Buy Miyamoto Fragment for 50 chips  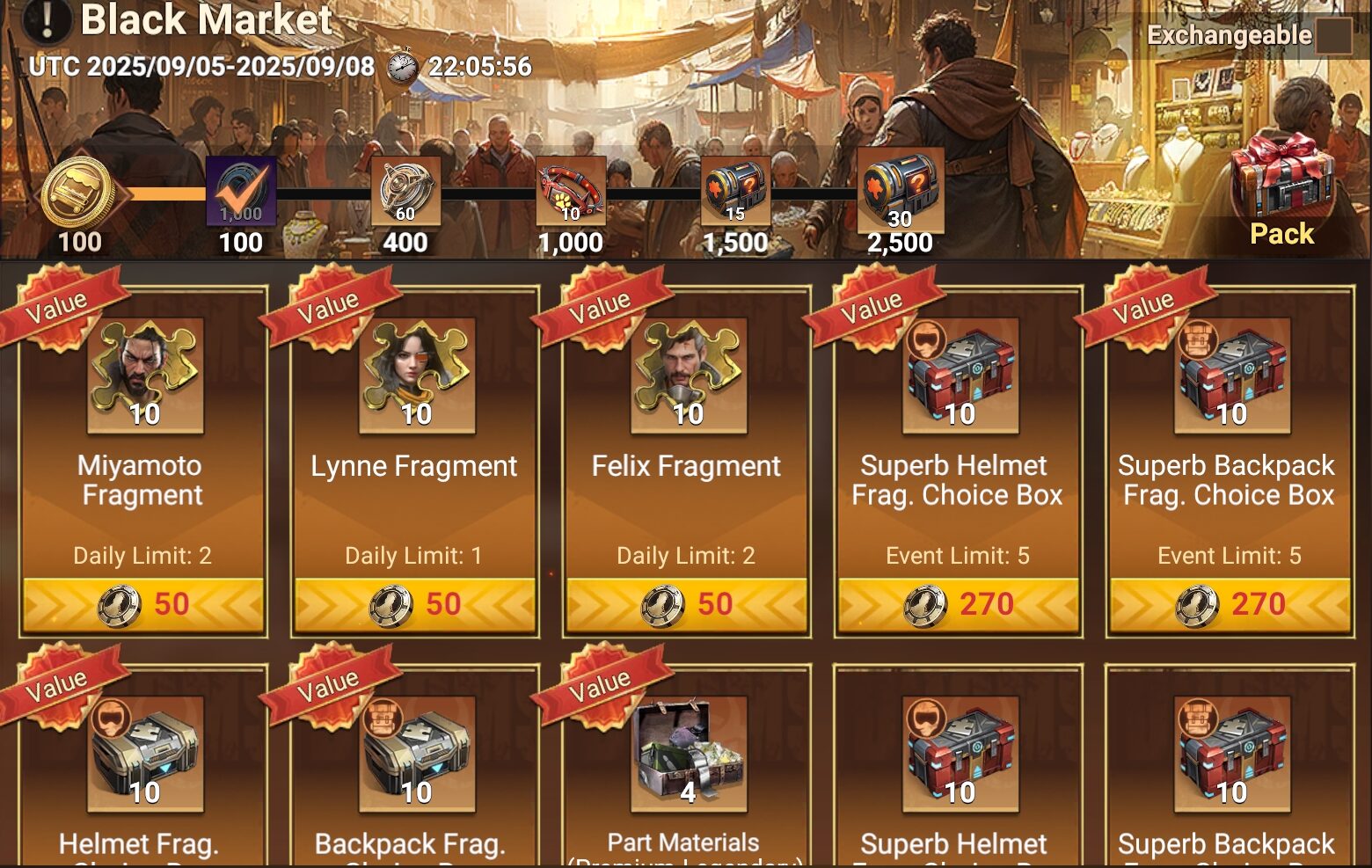tap(142, 604)
